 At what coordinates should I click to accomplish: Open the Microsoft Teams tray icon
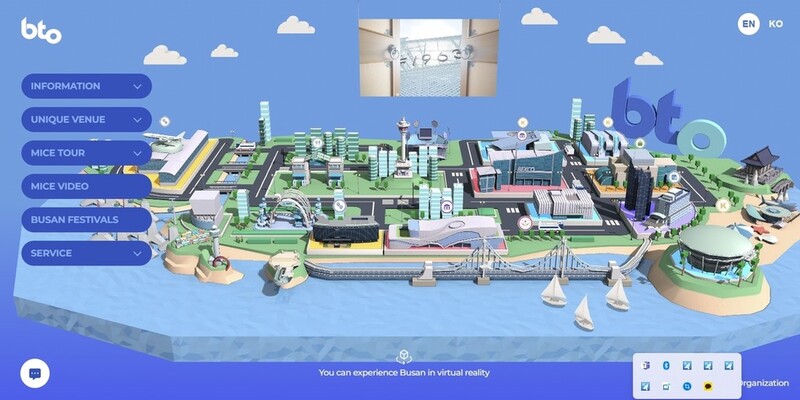pyautogui.click(x=647, y=367)
